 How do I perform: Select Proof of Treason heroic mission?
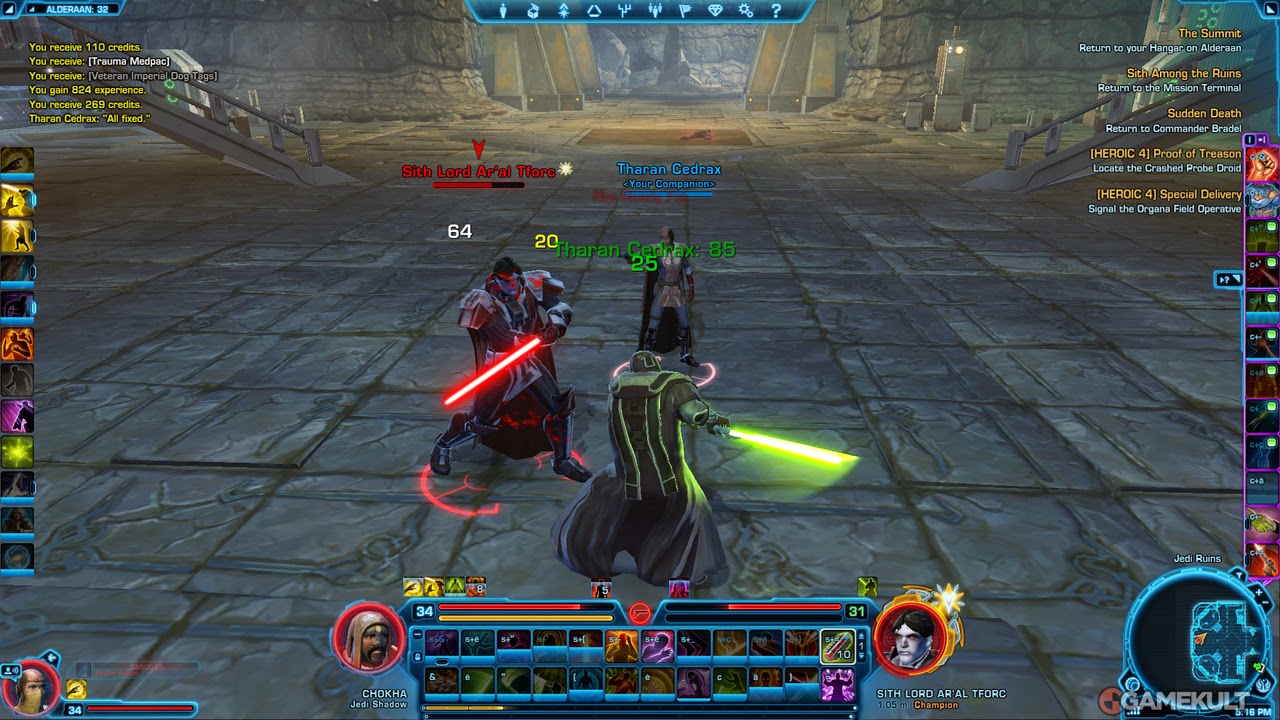coord(1165,154)
